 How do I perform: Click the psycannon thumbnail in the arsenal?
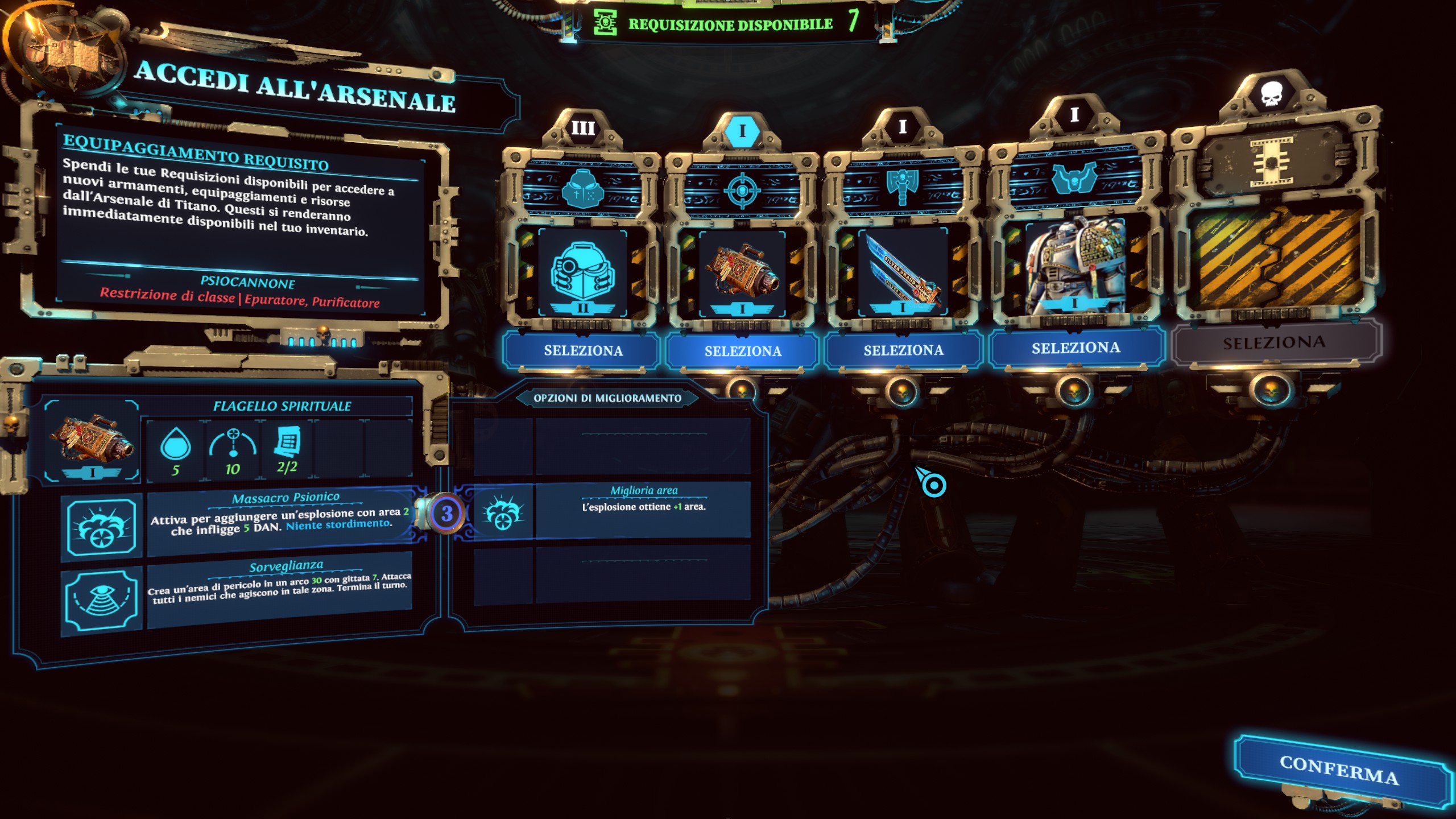coord(742,273)
